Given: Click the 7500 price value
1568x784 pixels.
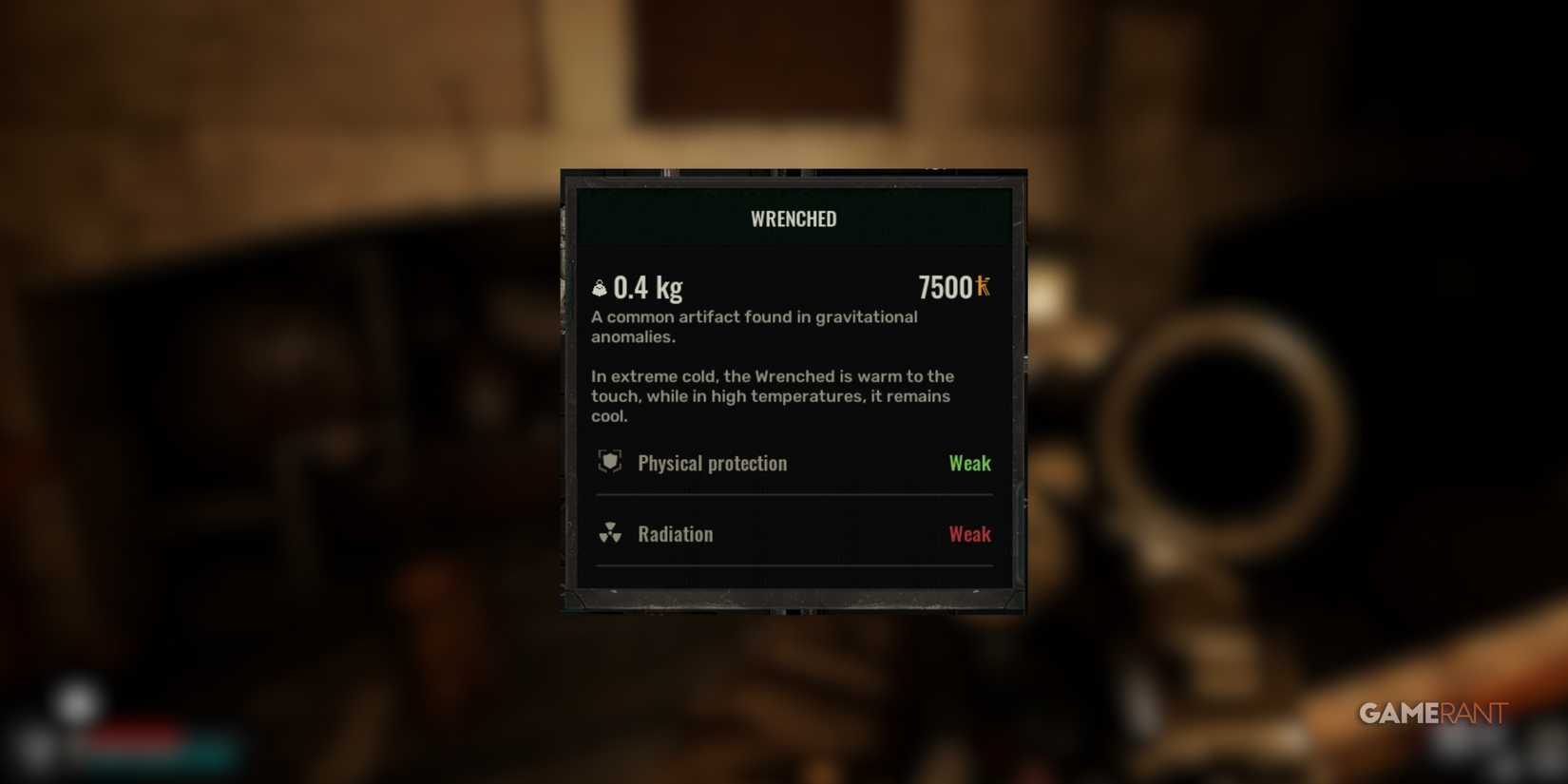Looking at the screenshot, I should pos(946,286).
